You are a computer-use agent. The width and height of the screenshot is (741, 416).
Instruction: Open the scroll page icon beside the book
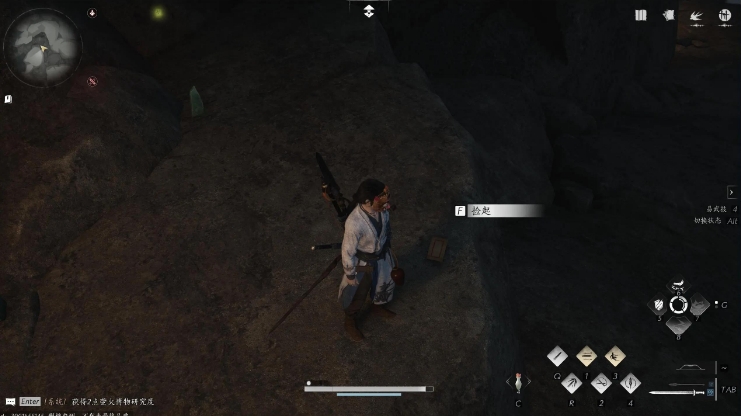coord(668,15)
